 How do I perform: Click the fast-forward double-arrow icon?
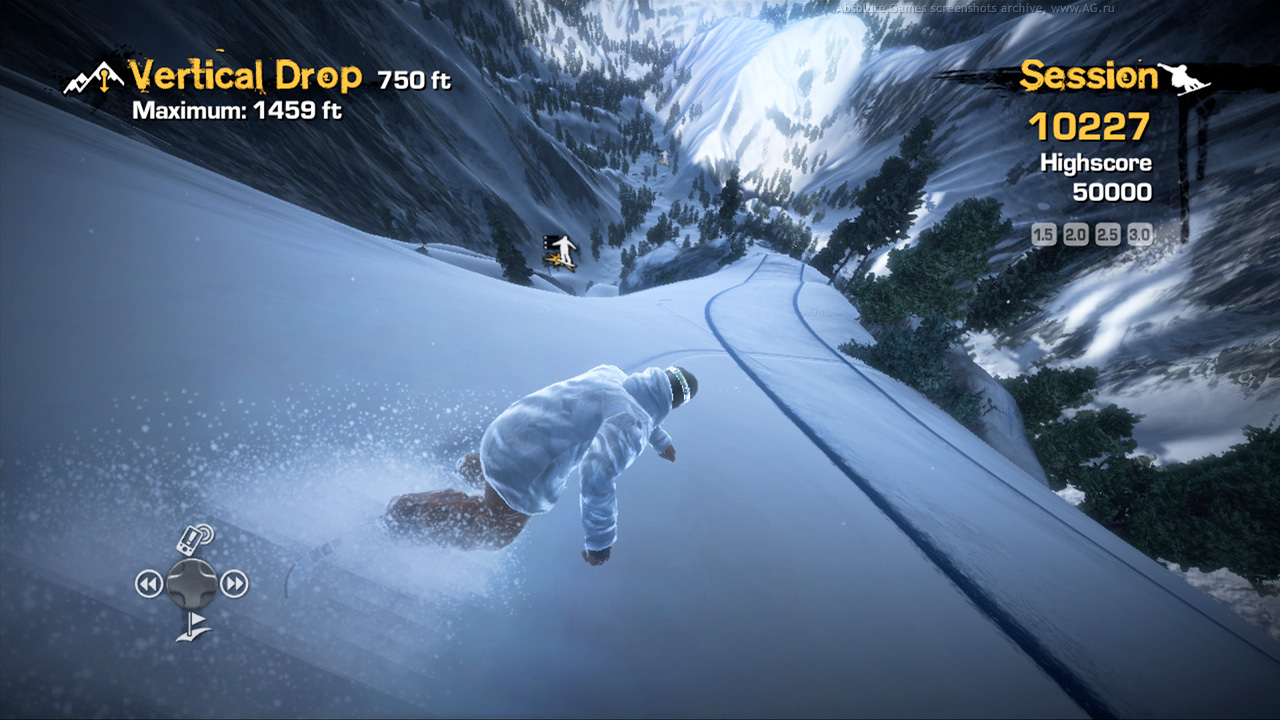[234, 583]
